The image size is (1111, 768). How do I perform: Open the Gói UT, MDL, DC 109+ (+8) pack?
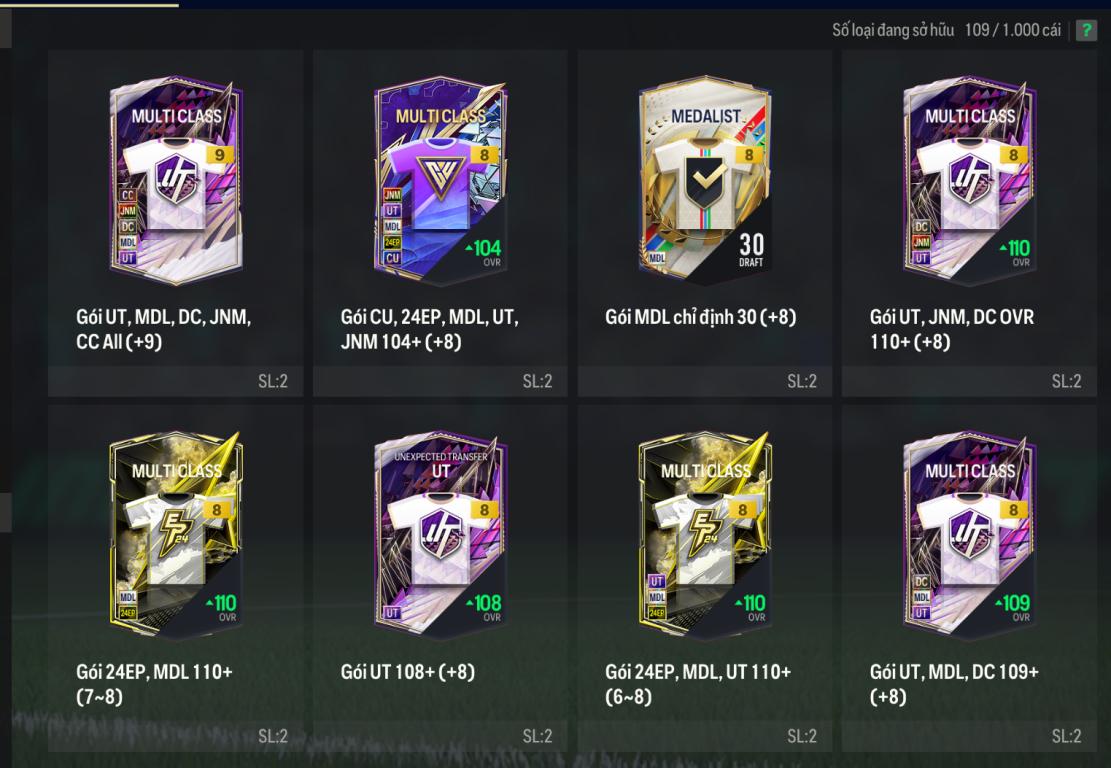coord(969,535)
